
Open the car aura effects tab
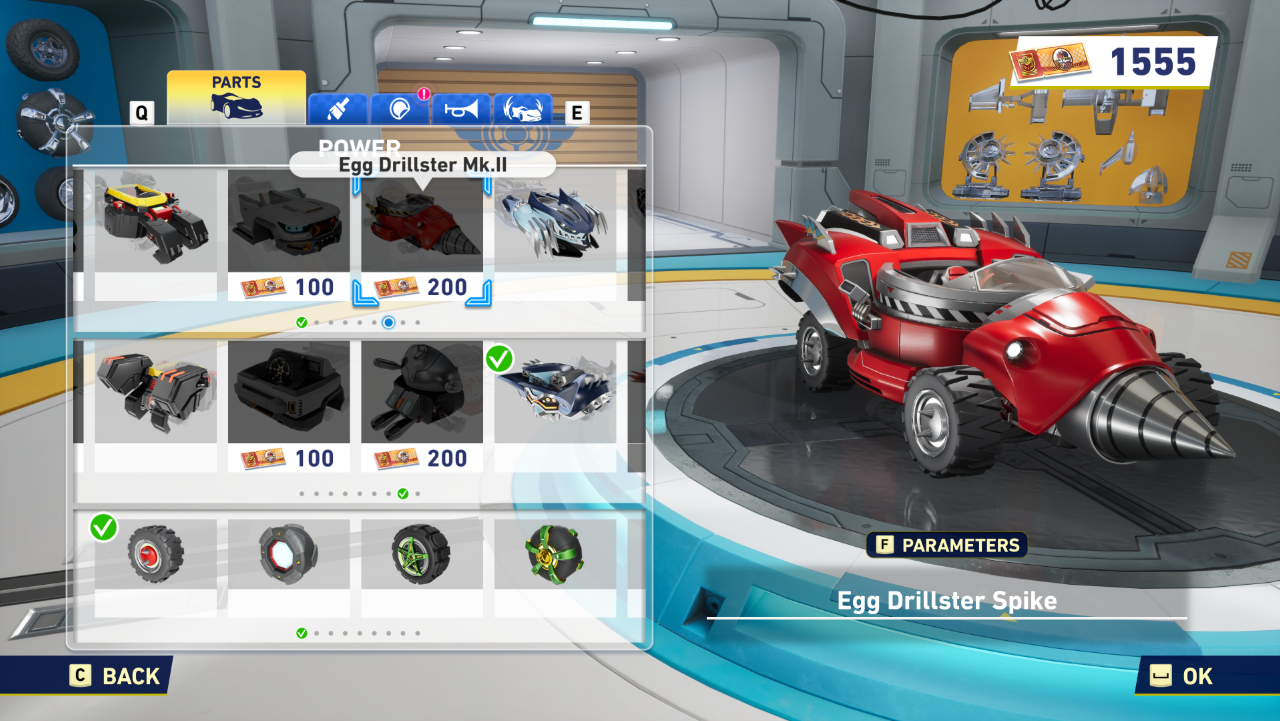tap(522, 109)
